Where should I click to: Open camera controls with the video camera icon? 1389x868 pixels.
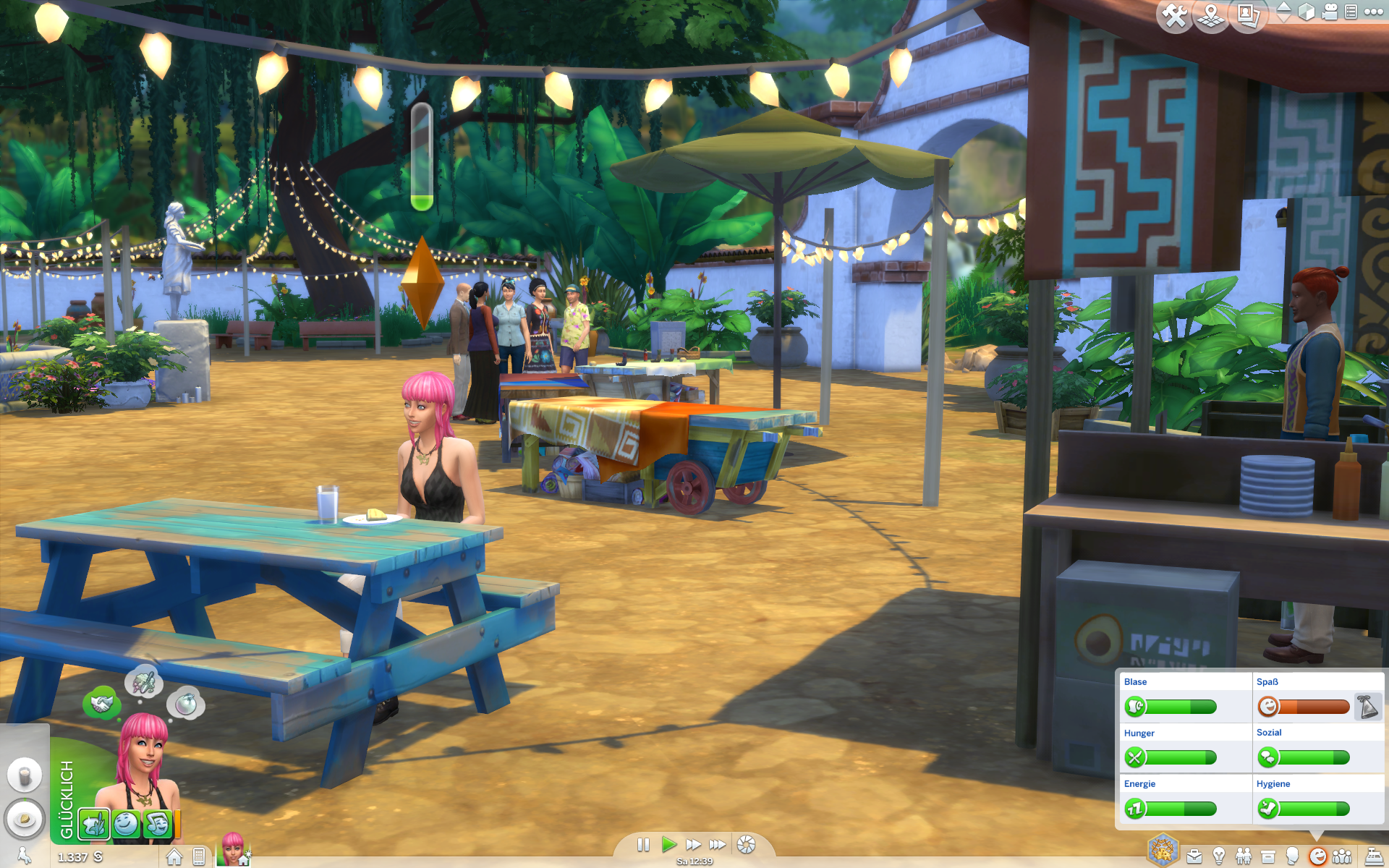click(x=1330, y=12)
